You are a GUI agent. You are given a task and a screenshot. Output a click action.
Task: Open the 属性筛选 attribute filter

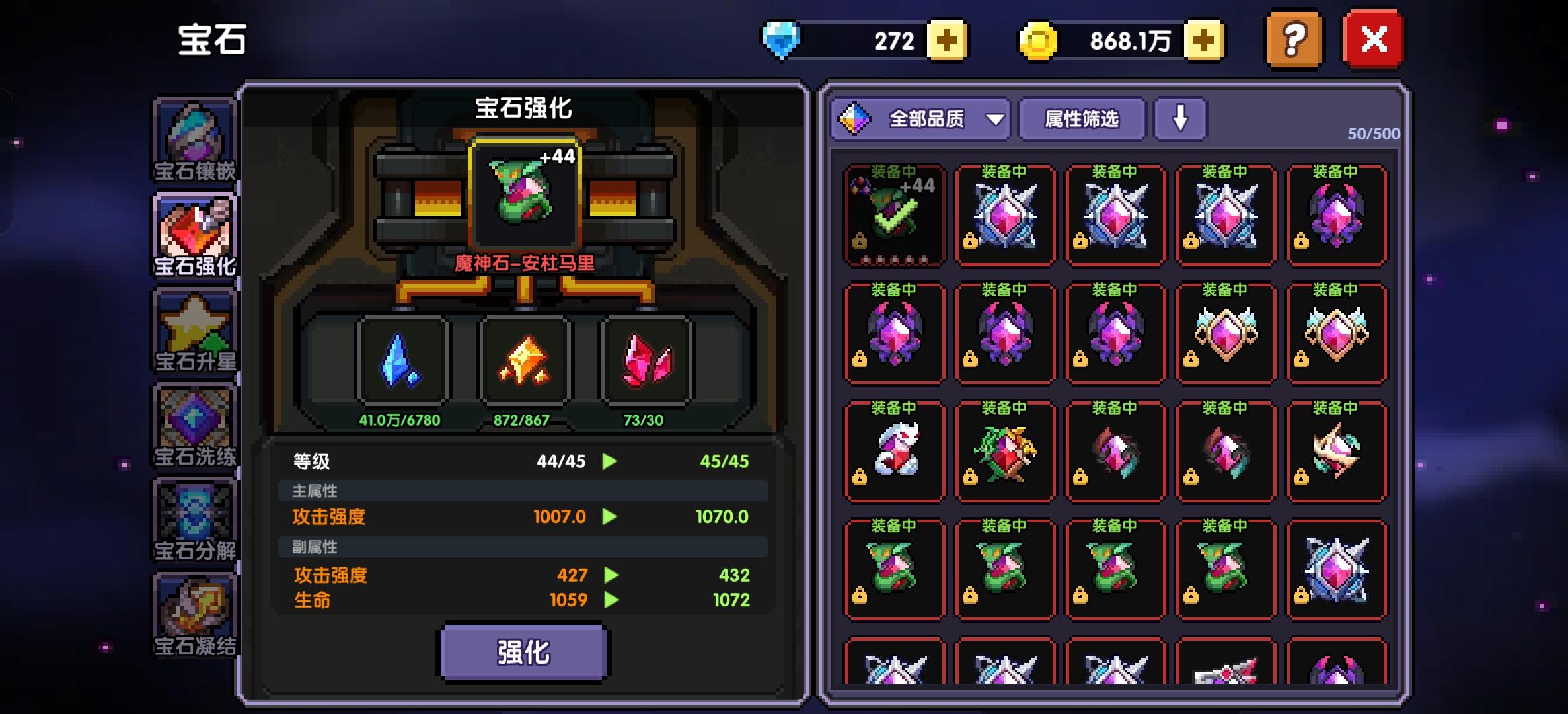[1082, 119]
